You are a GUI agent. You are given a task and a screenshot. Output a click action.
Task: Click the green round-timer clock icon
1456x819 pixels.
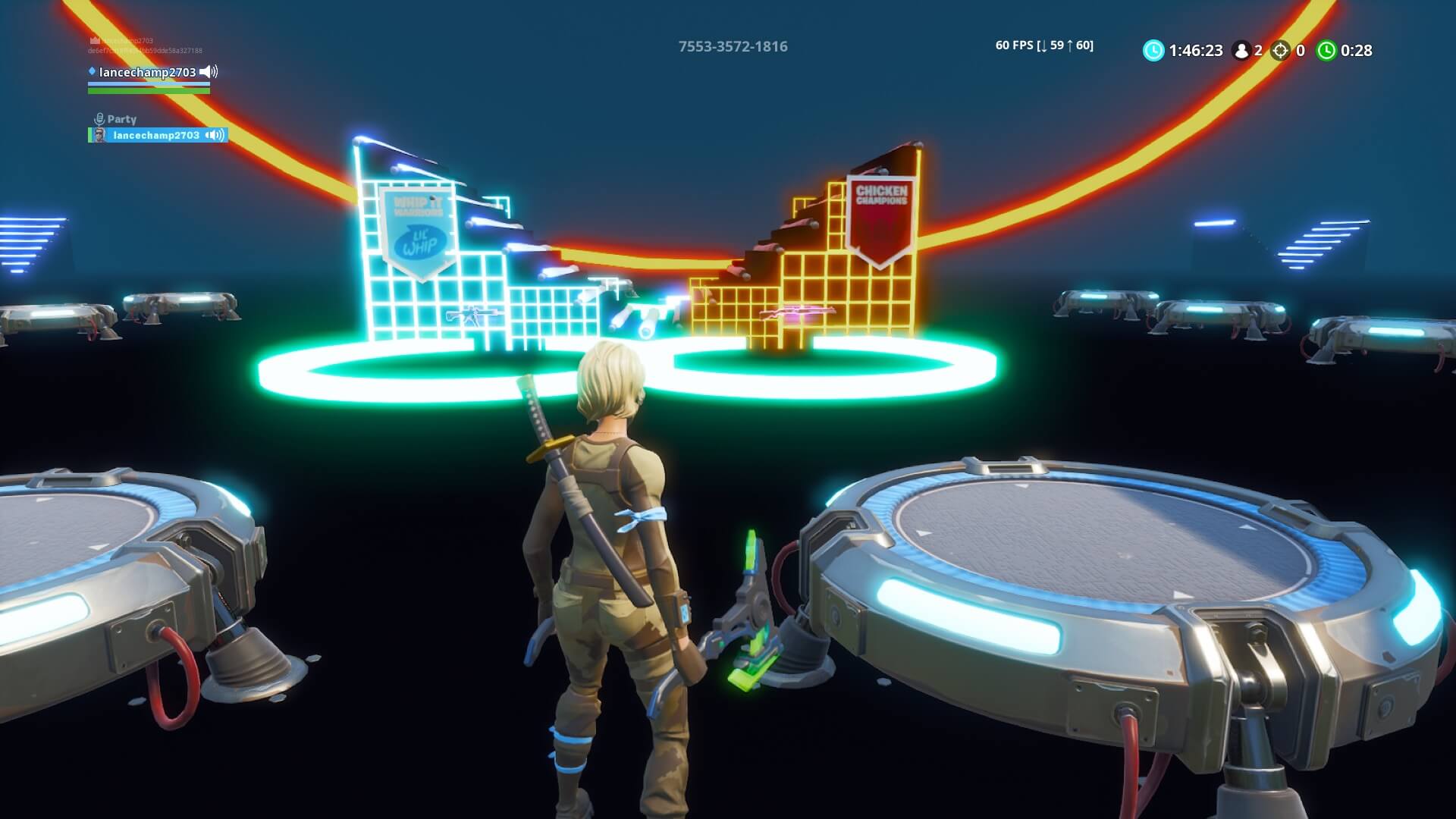tap(1327, 50)
